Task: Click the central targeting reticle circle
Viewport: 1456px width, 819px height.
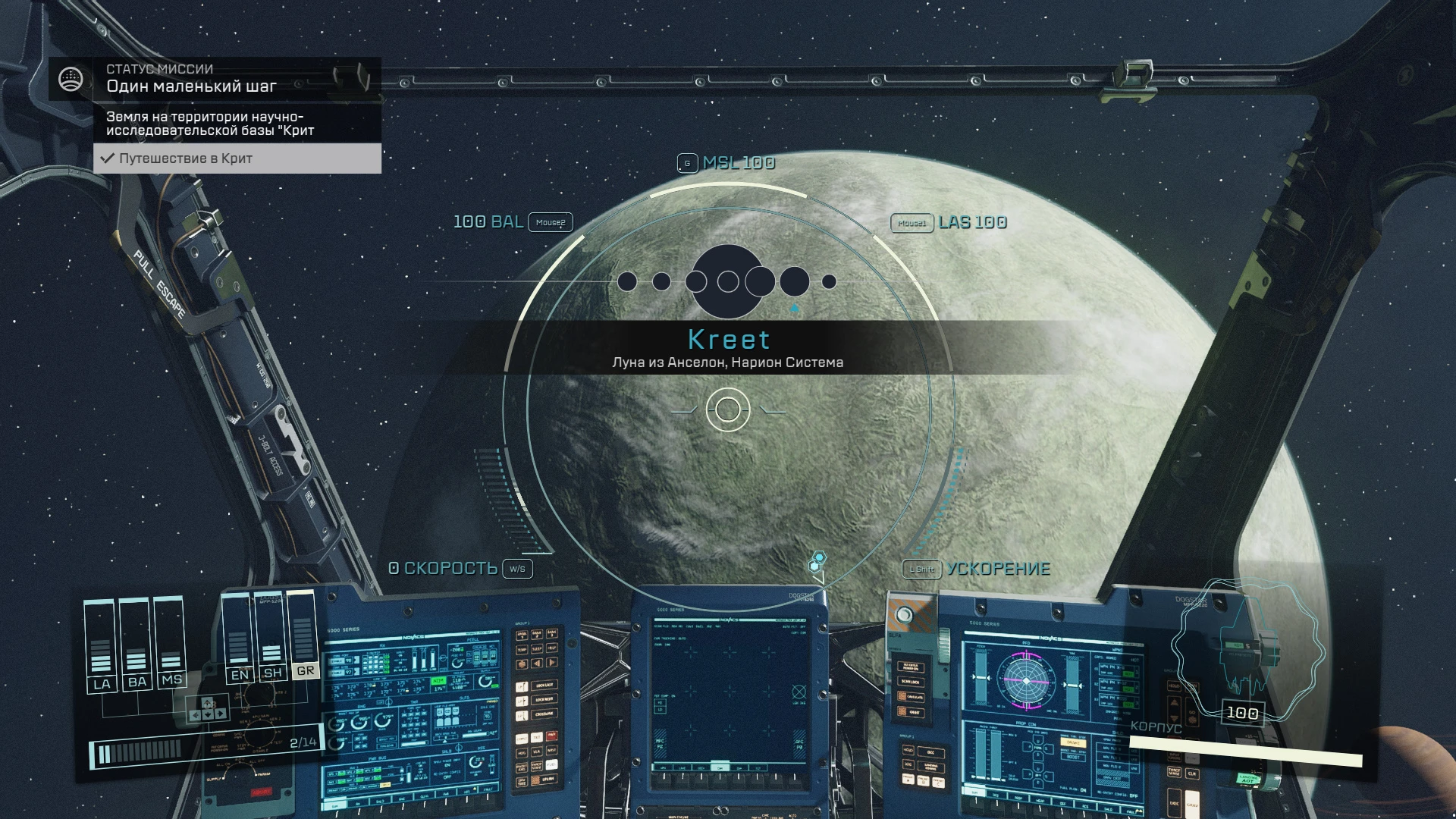Action: click(728, 409)
